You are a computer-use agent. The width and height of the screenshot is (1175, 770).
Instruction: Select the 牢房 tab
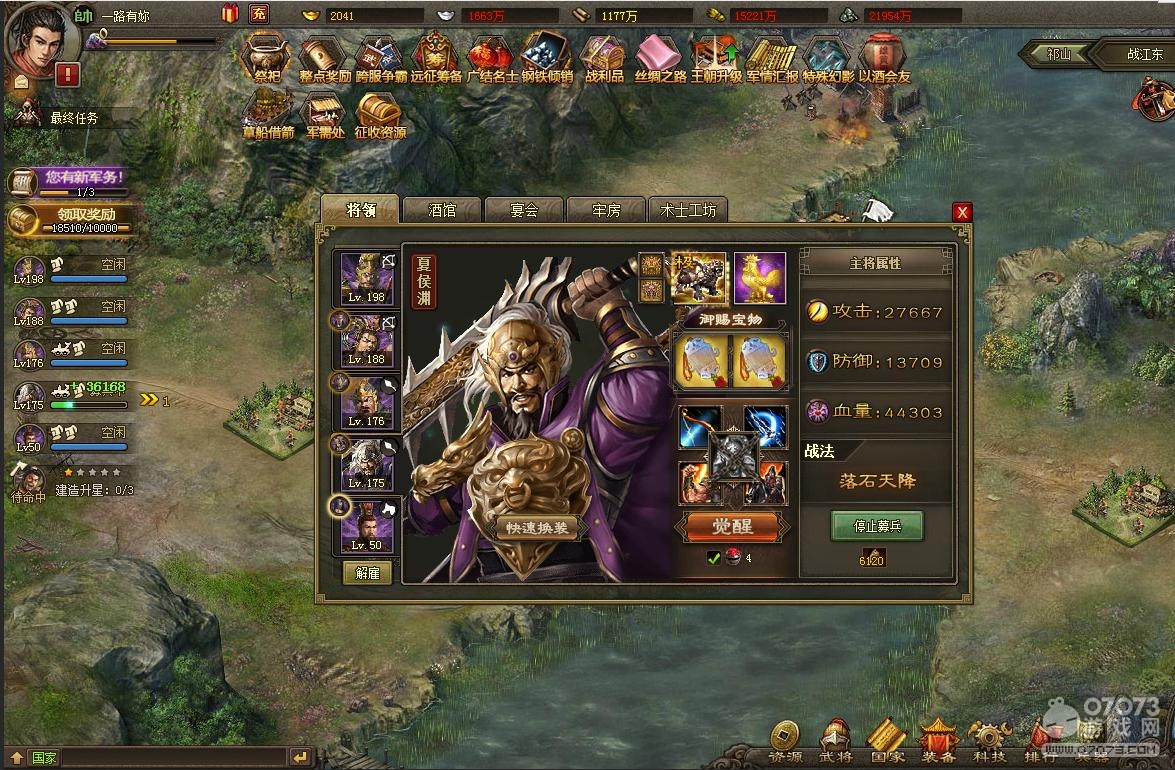(x=606, y=210)
